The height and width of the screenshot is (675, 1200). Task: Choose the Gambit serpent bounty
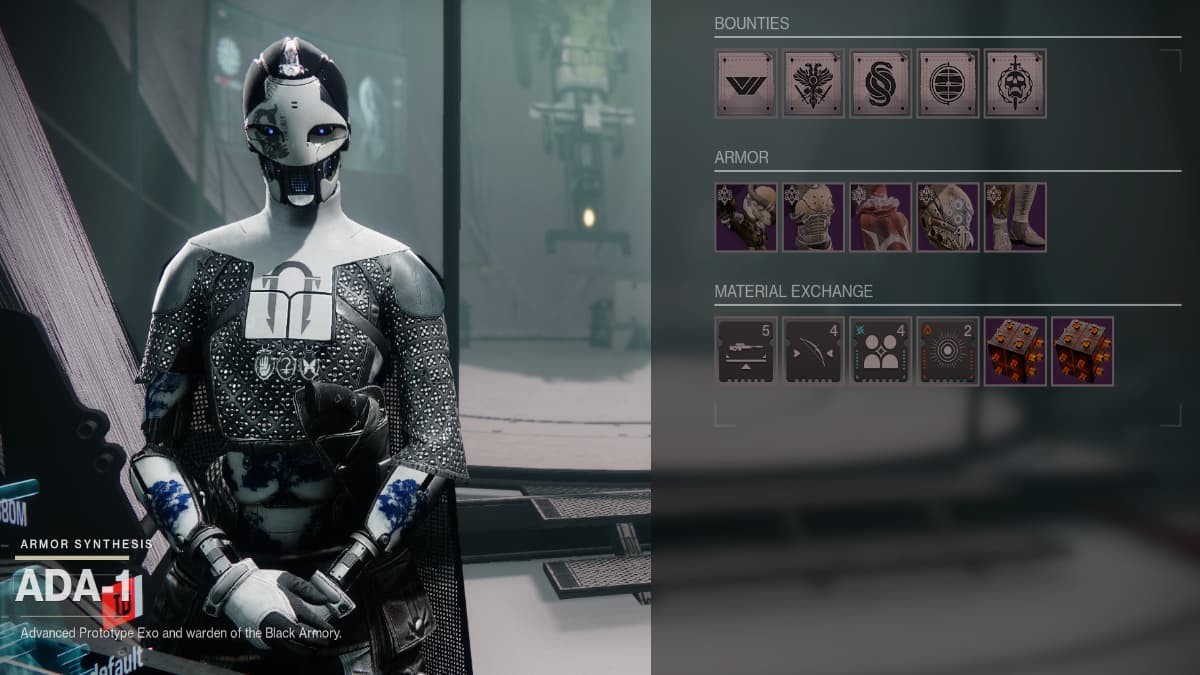(880, 83)
